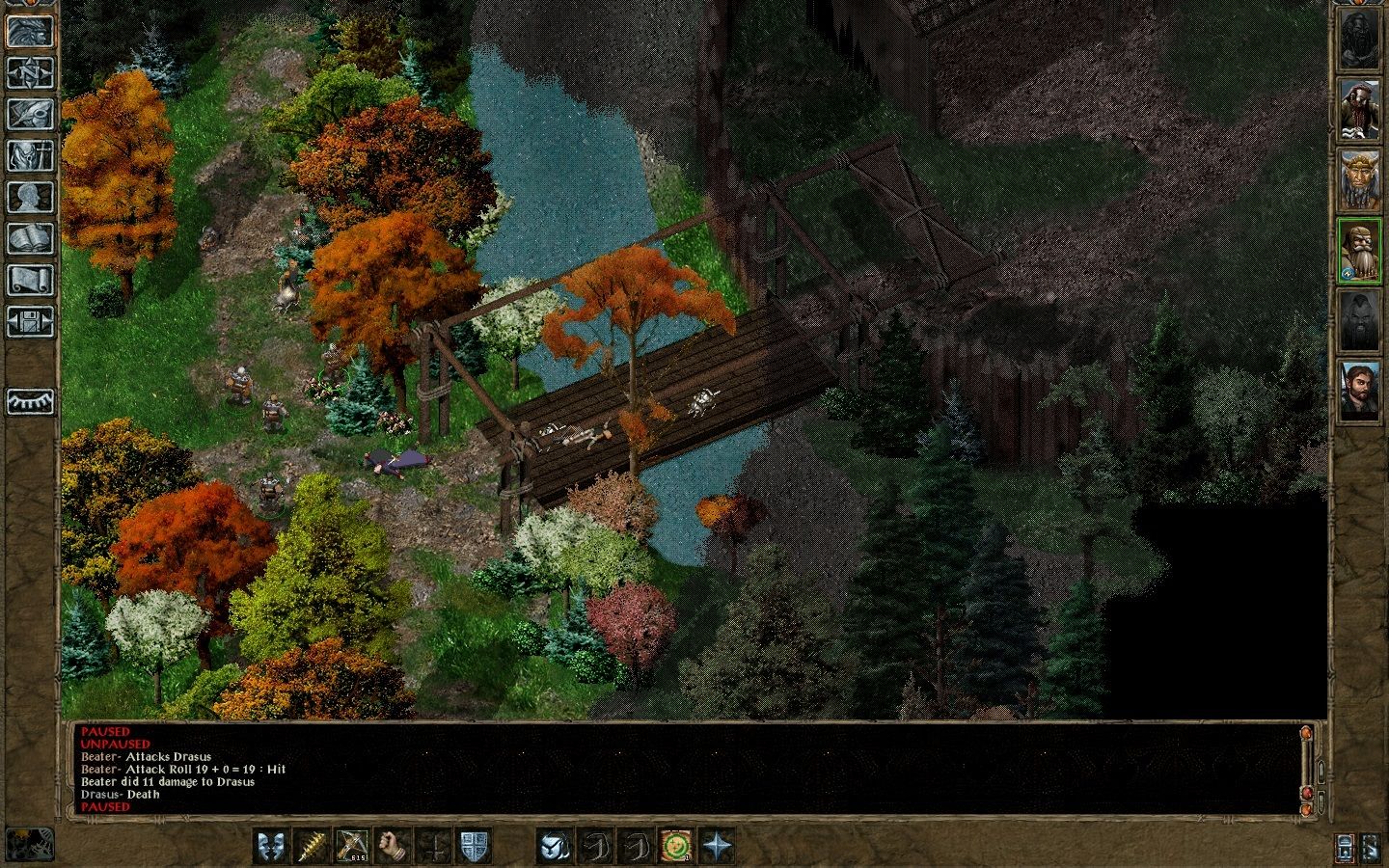The width and height of the screenshot is (1389, 868).
Task: Open the journal using the quill icon
Action: pyautogui.click(x=29, y=114)
